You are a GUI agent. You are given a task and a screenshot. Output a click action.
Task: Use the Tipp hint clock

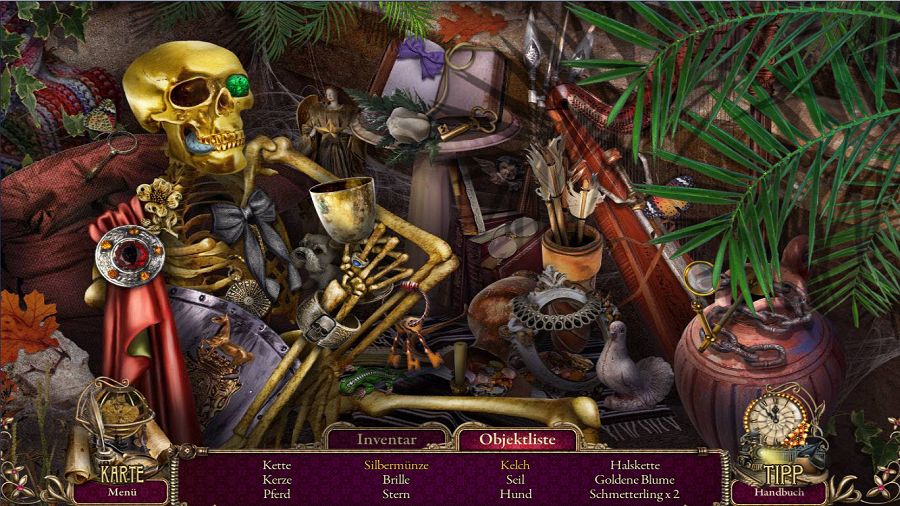click(779, 430)
